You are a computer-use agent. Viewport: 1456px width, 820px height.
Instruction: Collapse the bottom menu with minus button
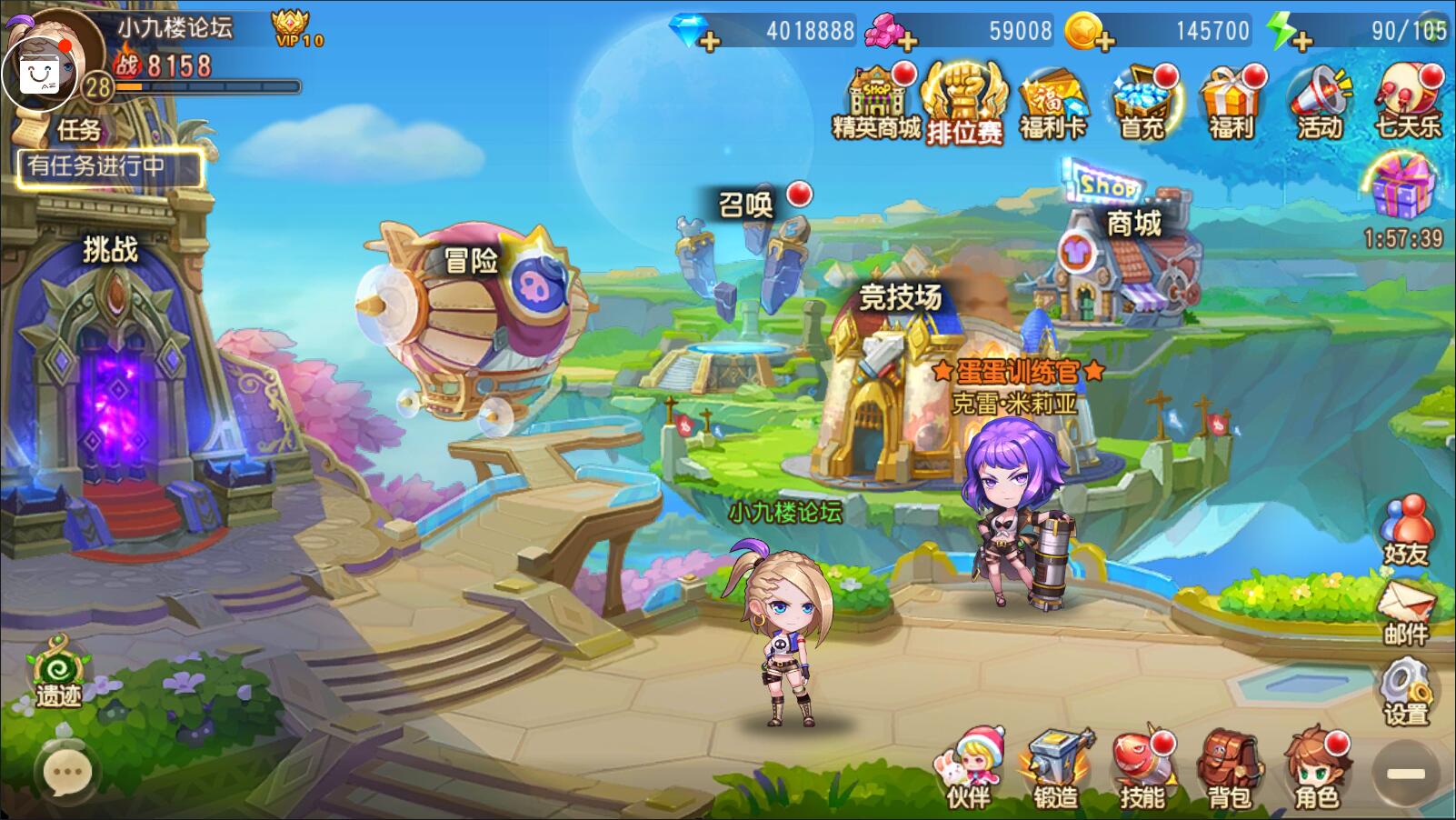point(1405,774)
